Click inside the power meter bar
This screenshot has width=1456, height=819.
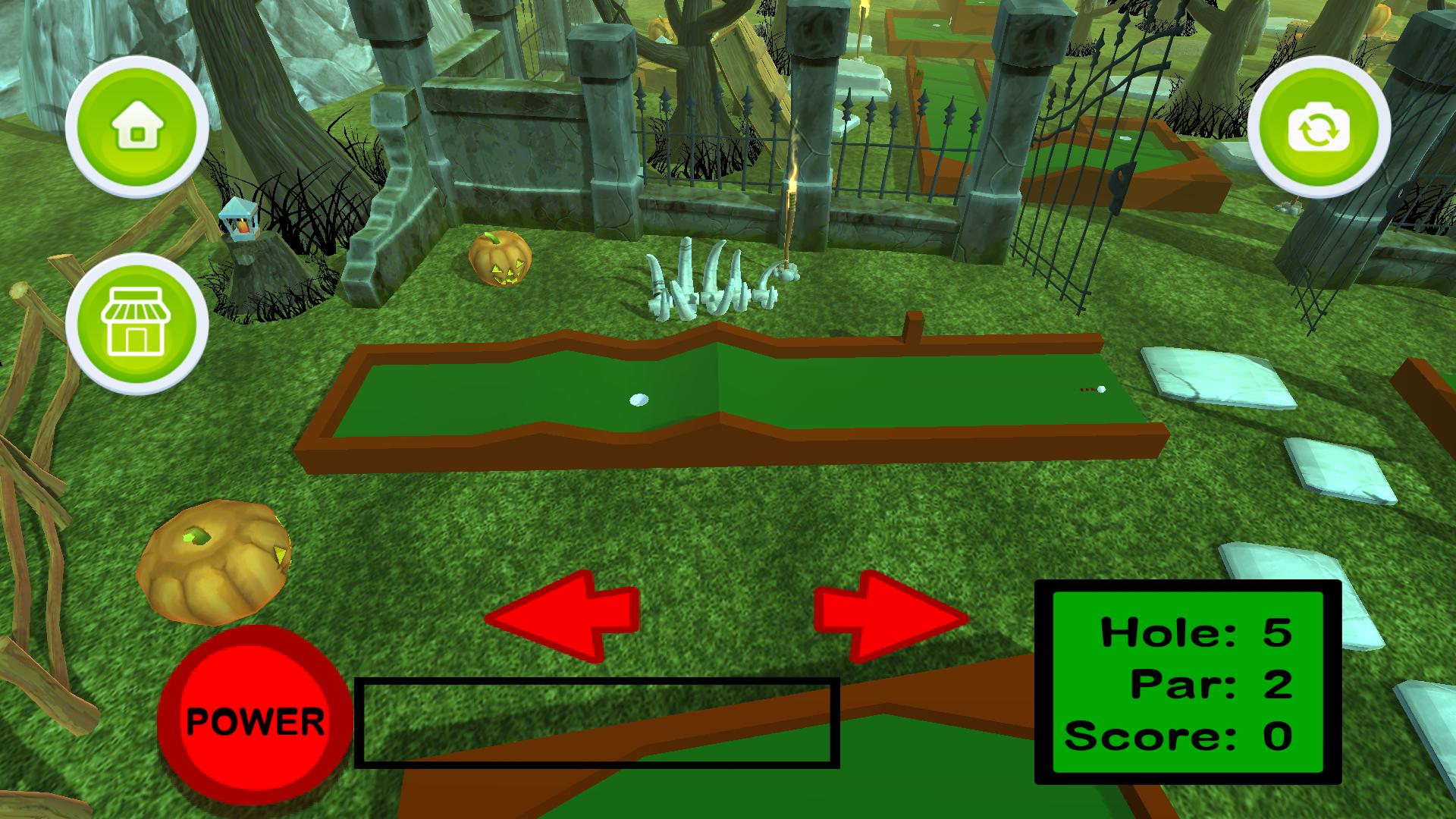(599, 724)
